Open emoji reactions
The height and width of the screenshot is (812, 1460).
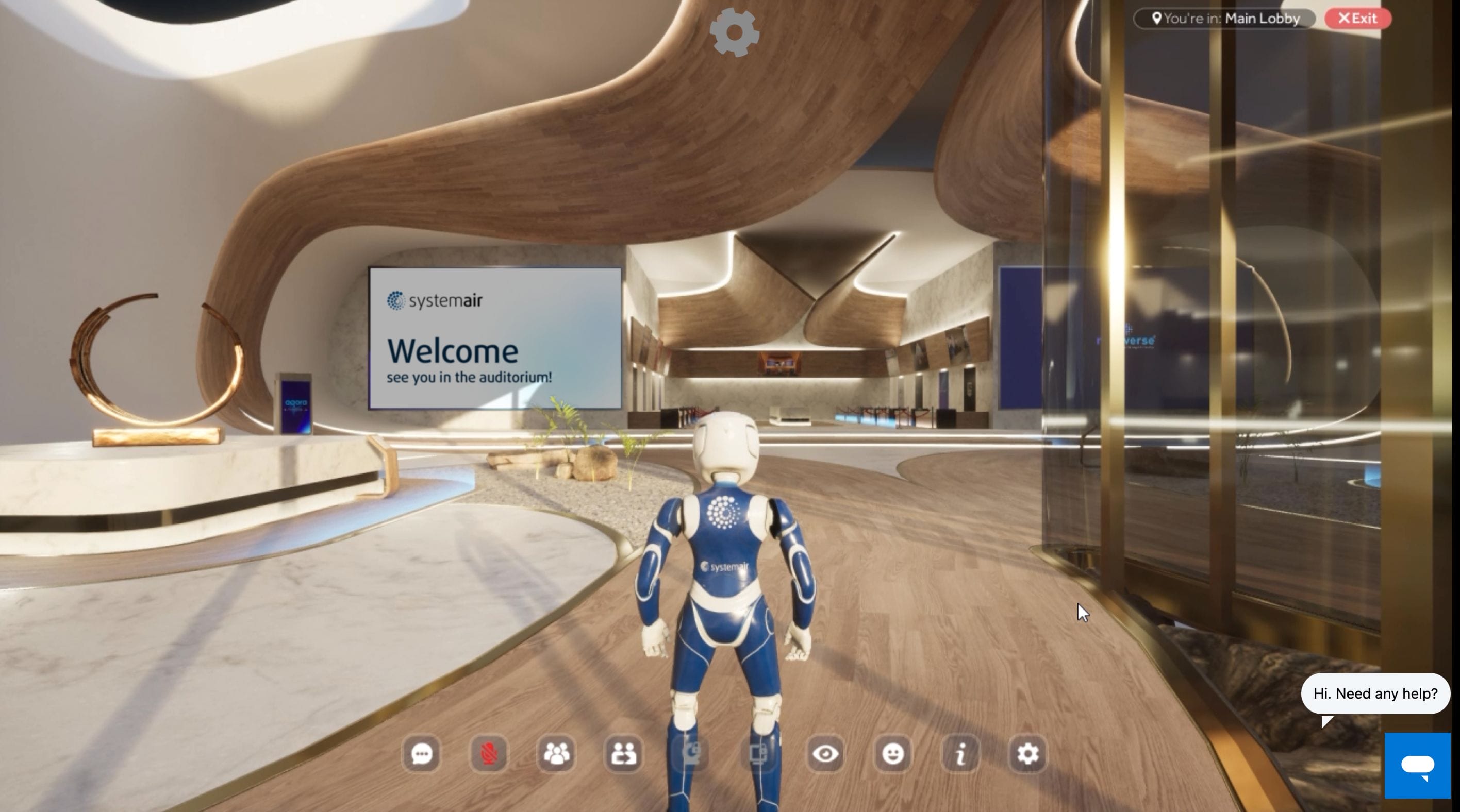tap(892, 754)
